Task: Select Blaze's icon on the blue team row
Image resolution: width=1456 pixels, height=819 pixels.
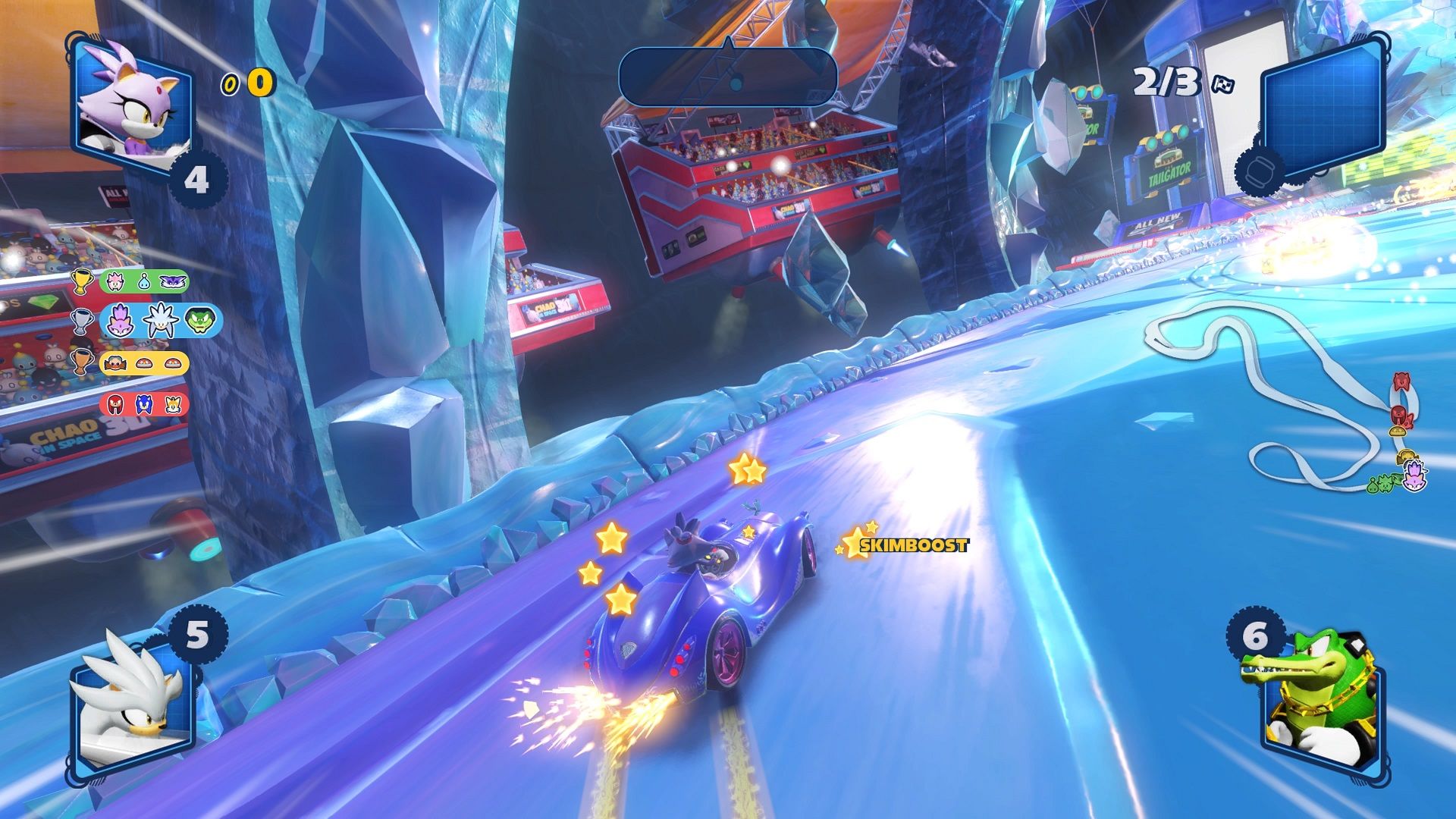Action: click(x=120, y=322)
